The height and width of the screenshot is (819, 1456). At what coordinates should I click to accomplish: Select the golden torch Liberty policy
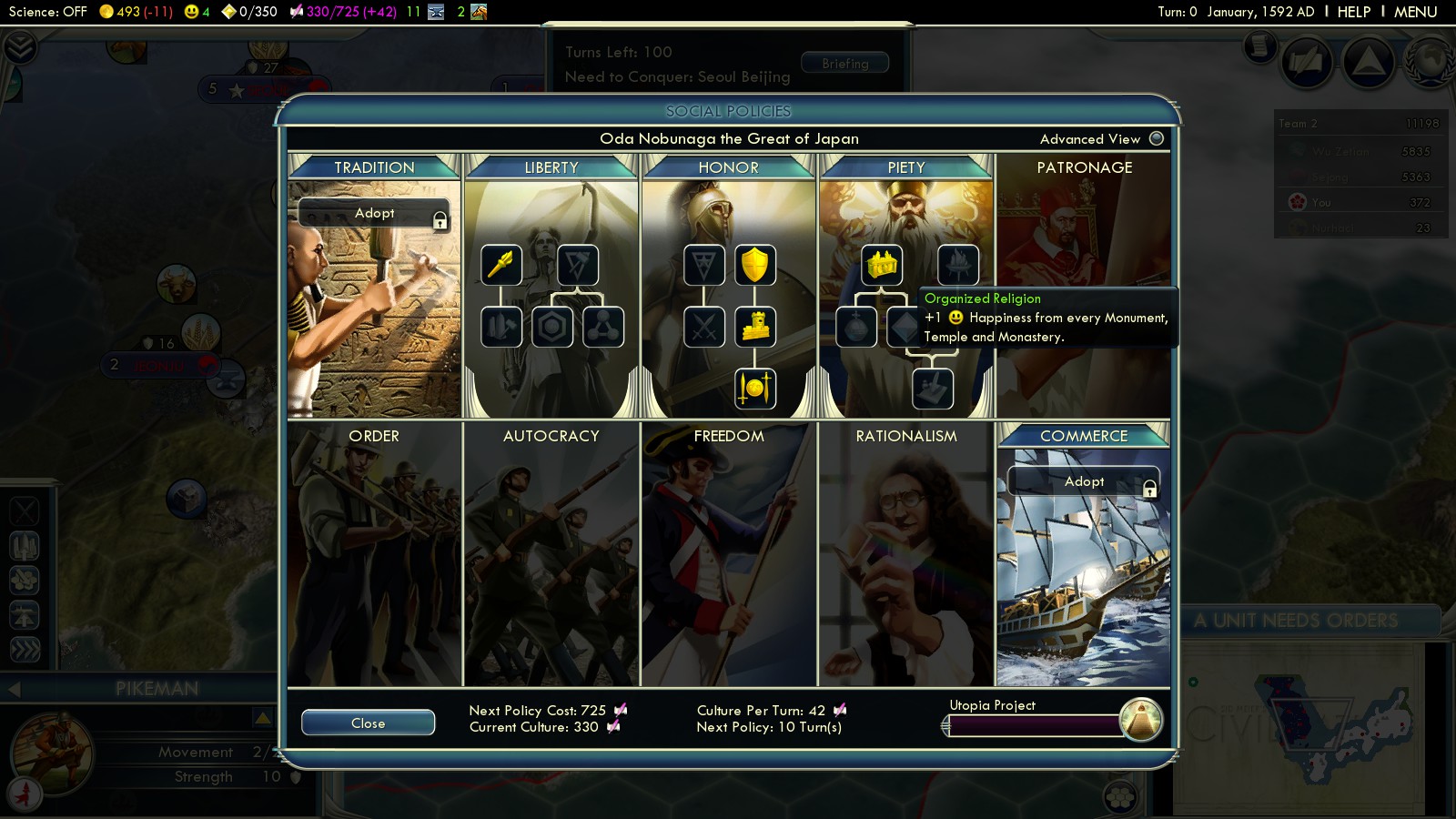501,265
